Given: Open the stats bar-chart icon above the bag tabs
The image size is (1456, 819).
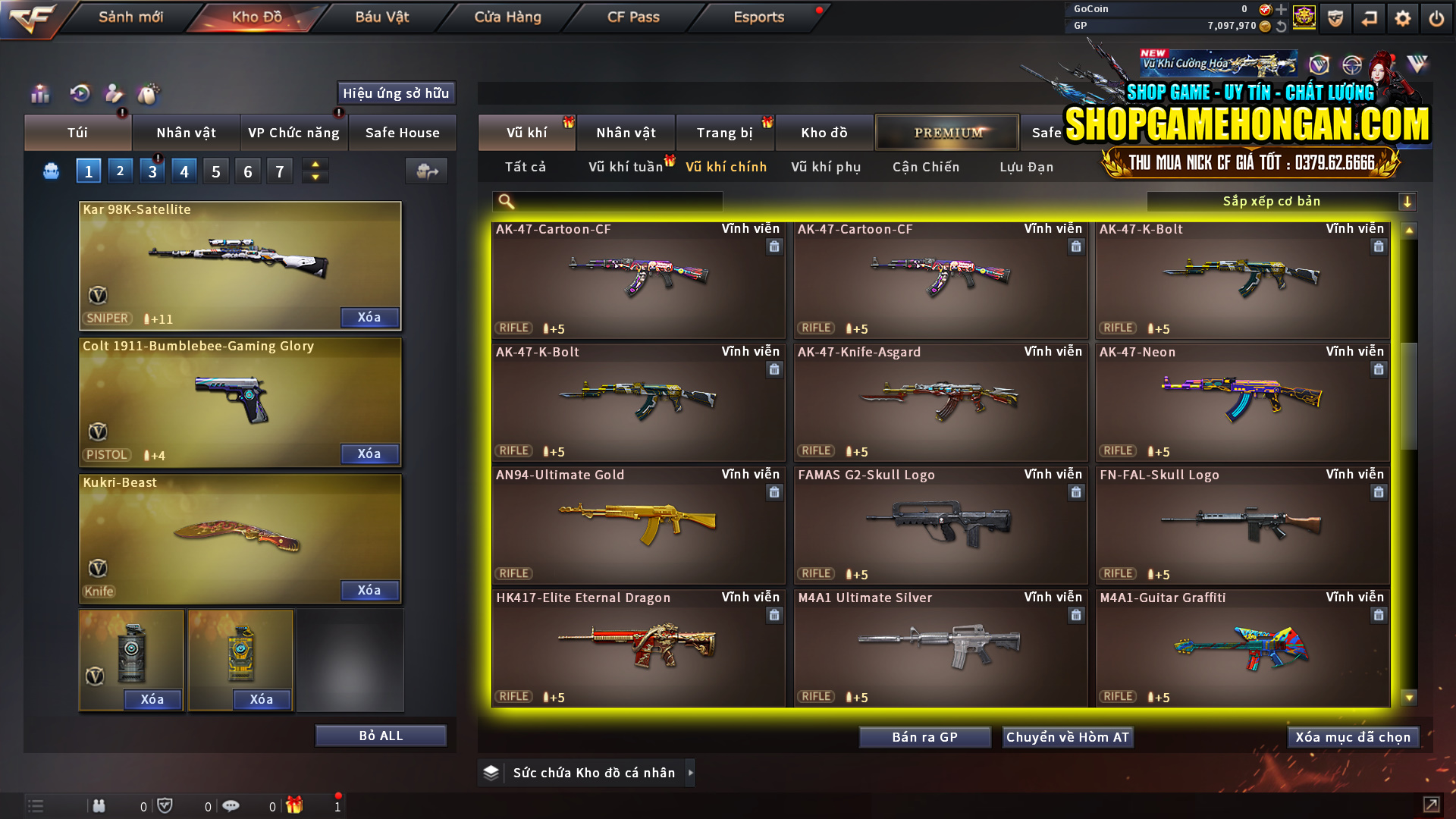Looking at the screenshot, I should 39,93.
